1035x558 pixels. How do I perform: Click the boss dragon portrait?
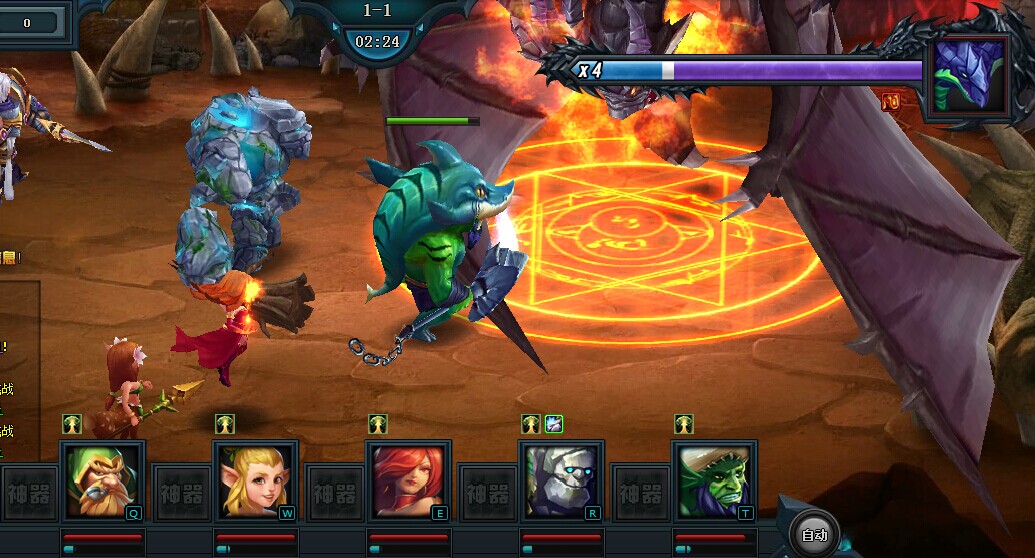pyautogui.click(x=970, y=78)
